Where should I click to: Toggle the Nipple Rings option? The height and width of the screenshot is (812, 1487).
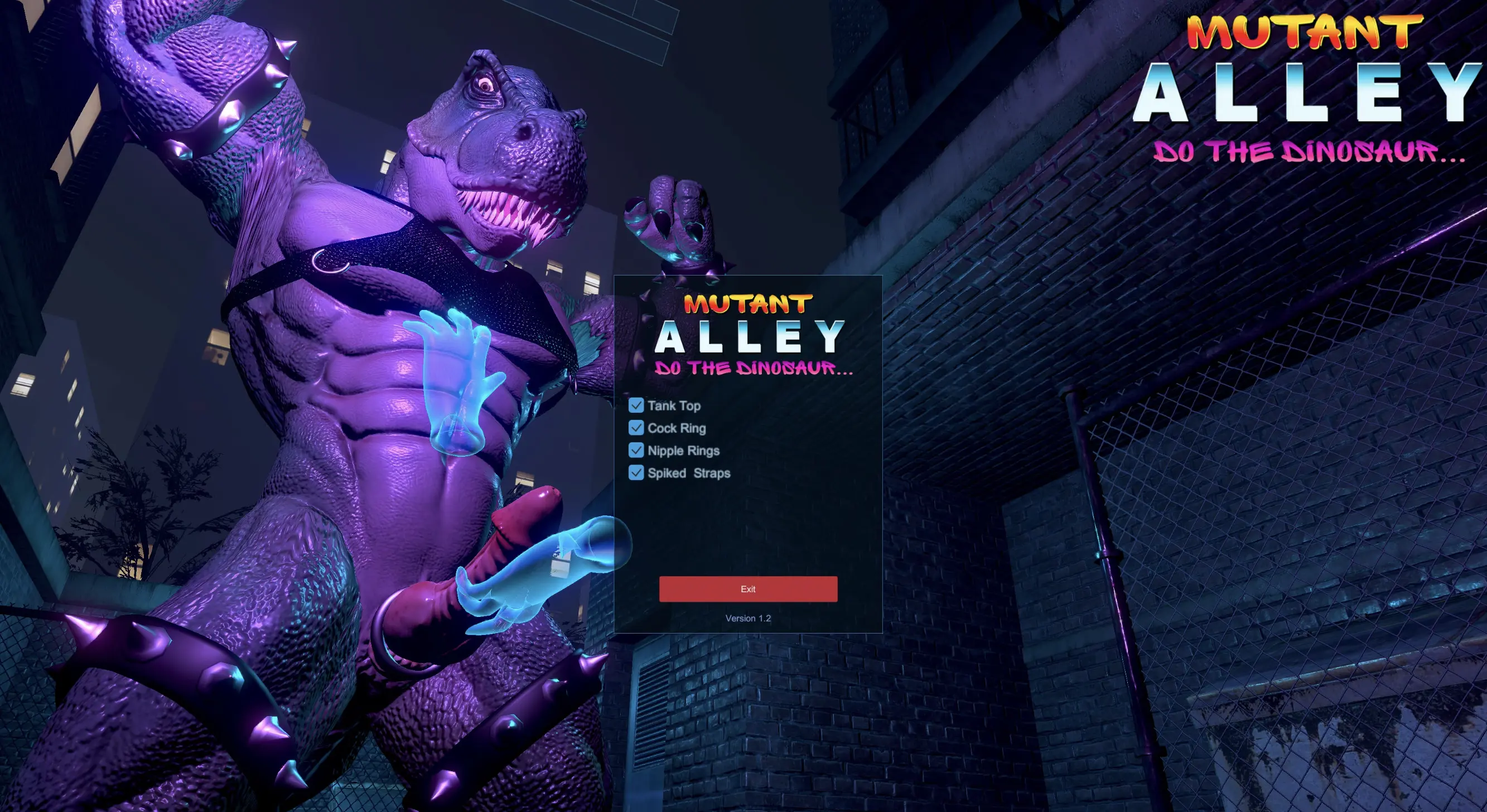click(x=635, y=451)
